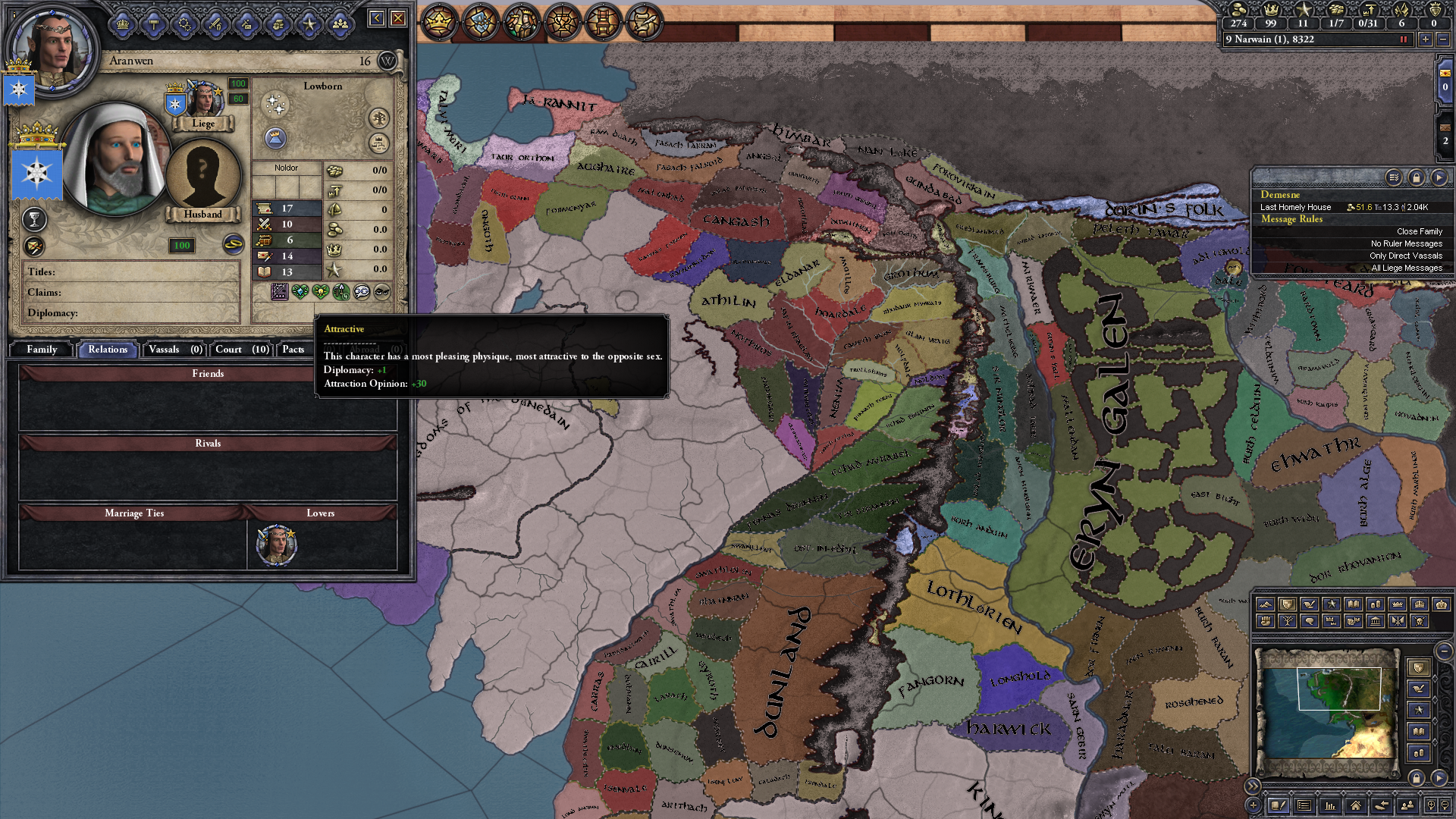Collapse the map mode toolbar
Image resolution: width=1456 pixels, height=819 pixels.
click(x=1444, y=651)
